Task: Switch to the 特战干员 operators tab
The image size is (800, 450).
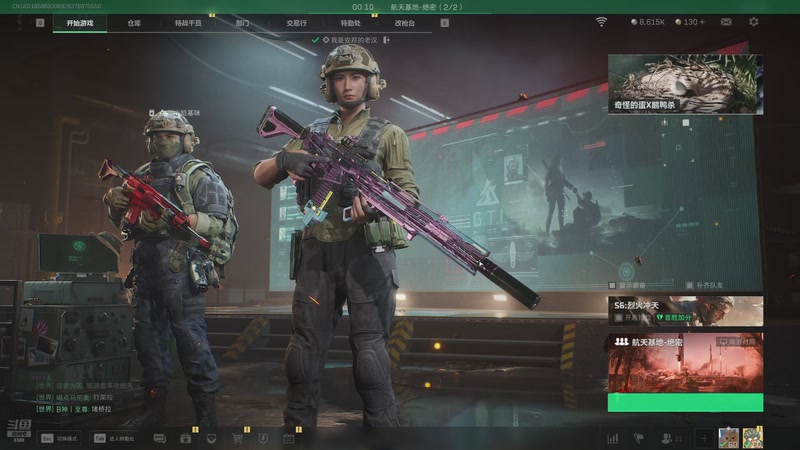Action: [x=188, y=22]
